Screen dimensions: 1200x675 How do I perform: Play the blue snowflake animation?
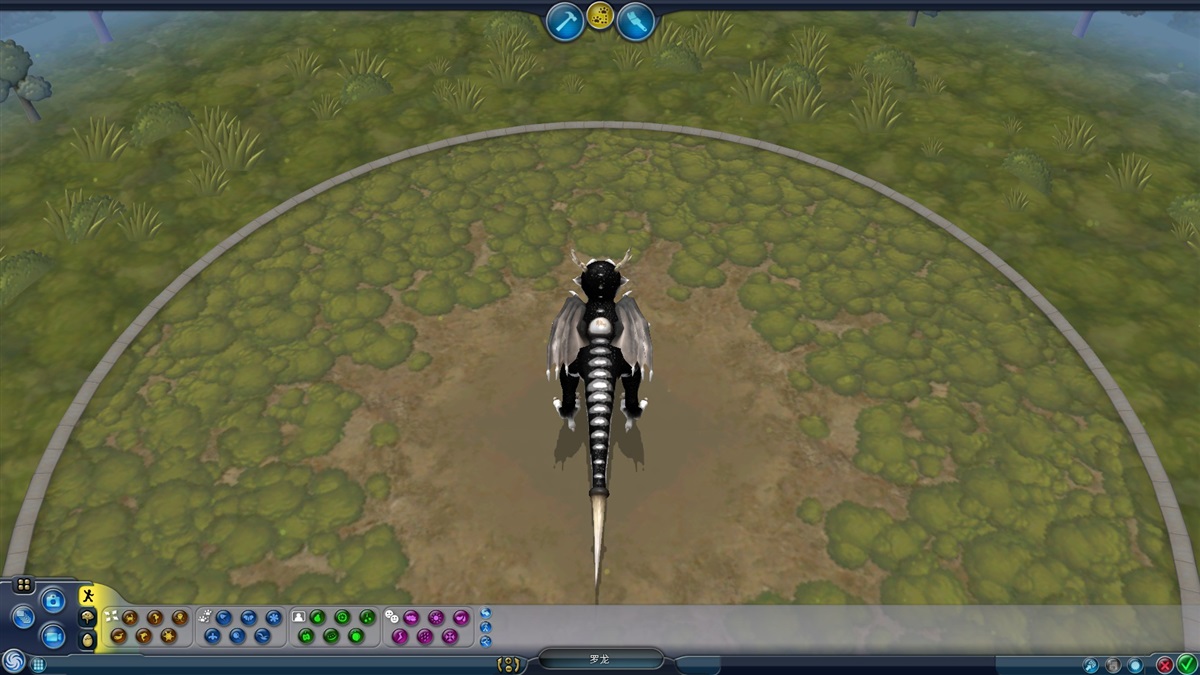(273, 617)
